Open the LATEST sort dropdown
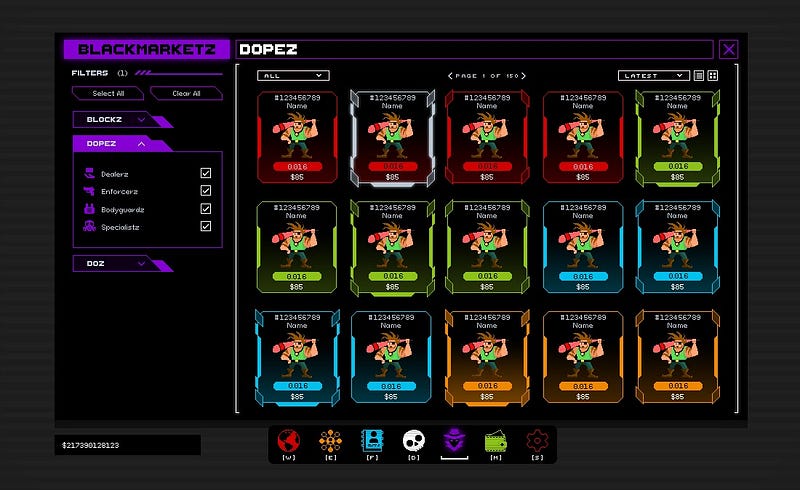 (653, 76)
